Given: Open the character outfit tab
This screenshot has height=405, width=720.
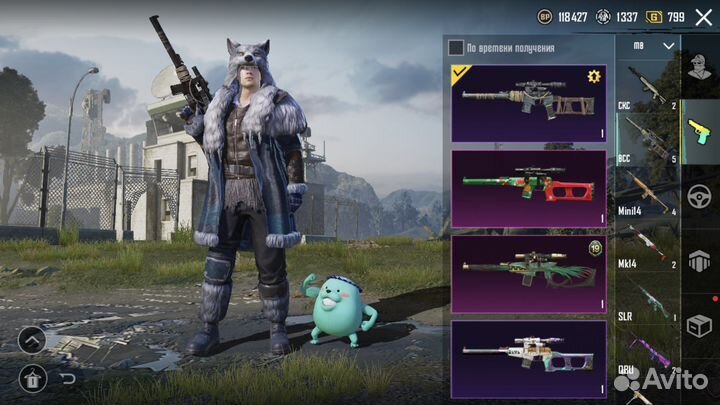Looking at the screenshot, I should coord(700,67).
